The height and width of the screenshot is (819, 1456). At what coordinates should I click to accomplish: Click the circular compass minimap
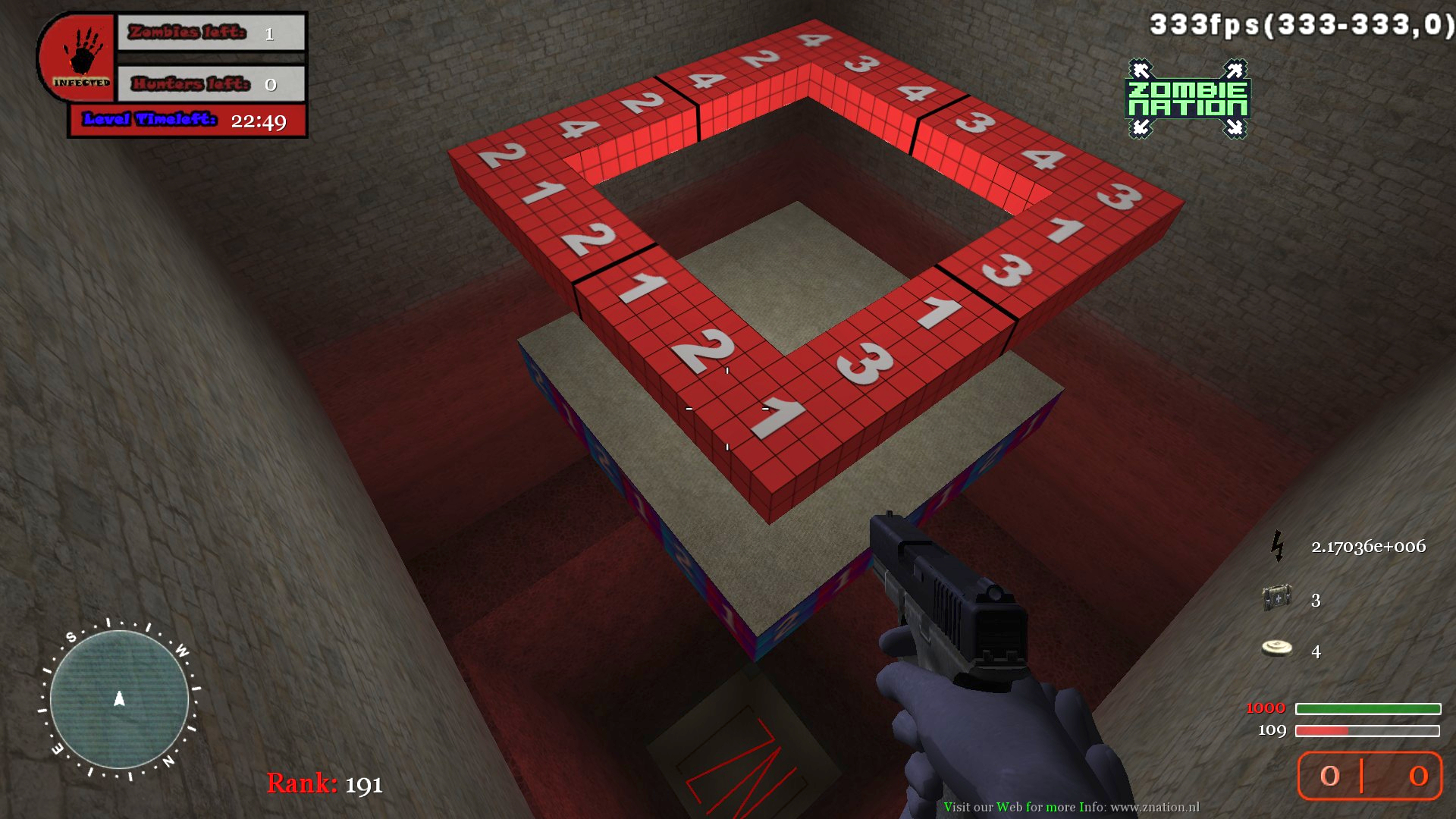119,699
